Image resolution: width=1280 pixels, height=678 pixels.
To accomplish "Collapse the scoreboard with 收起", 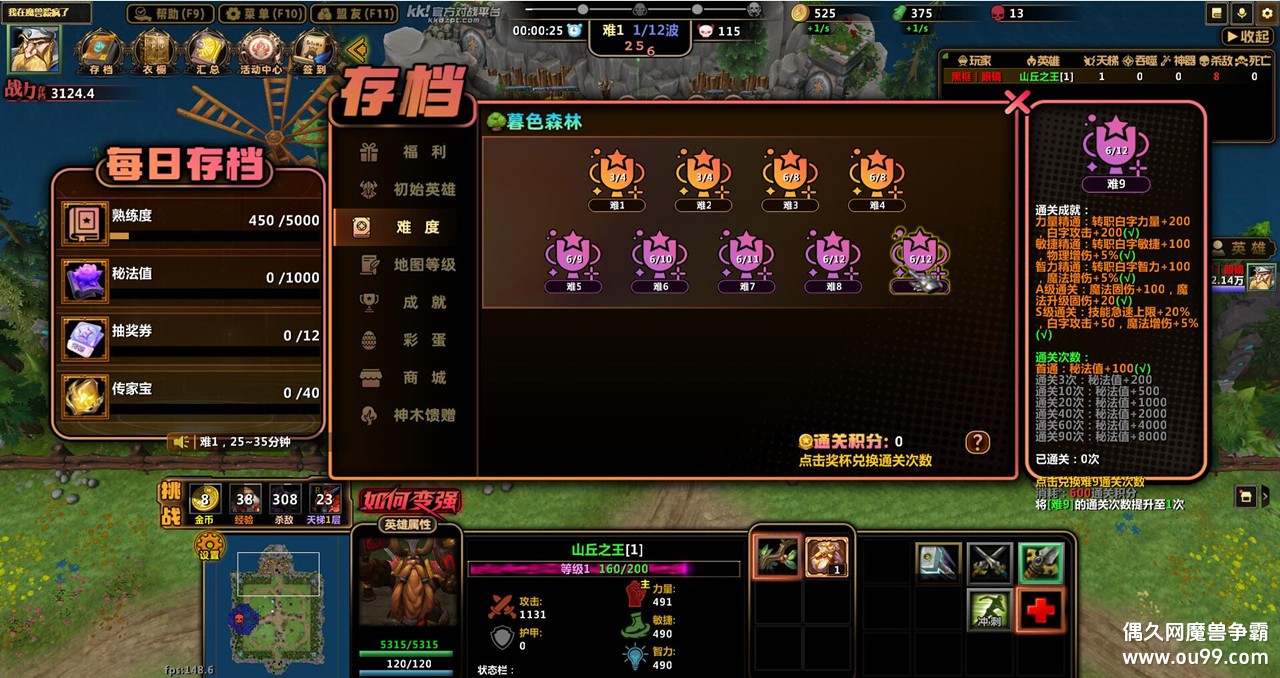I will pos(1246,36).
